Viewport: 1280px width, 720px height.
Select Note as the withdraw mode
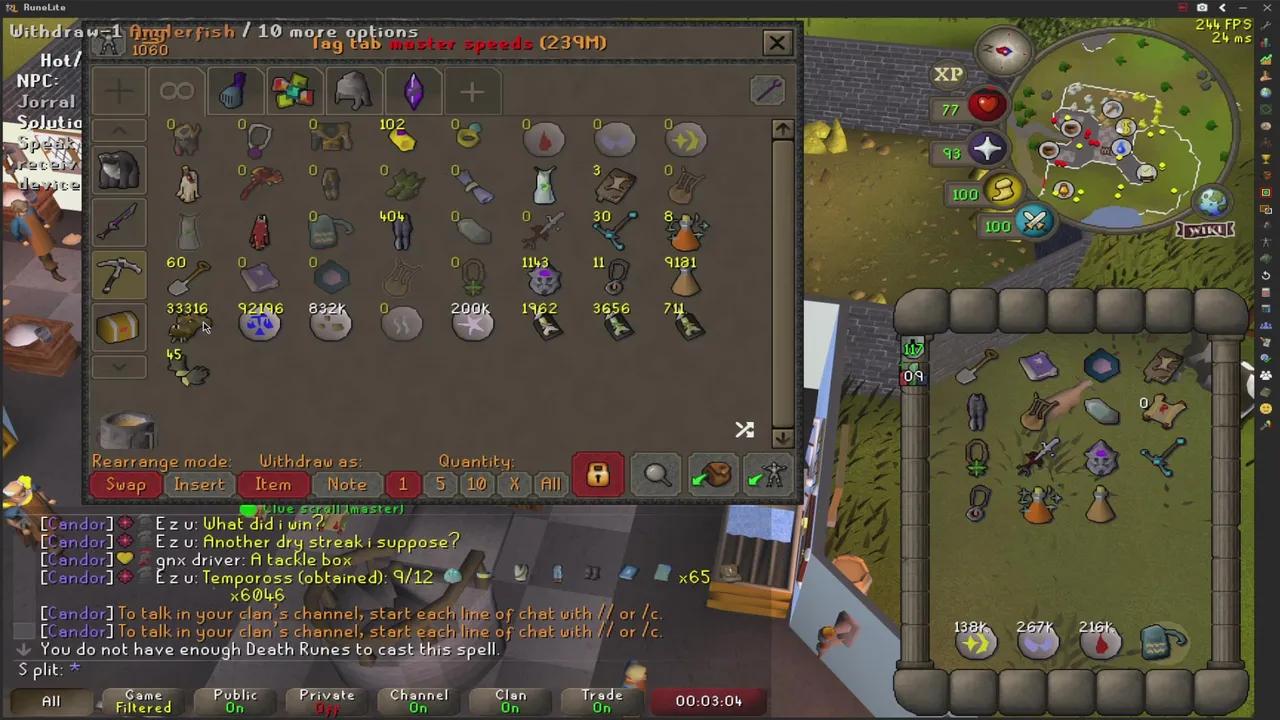point(346,484)
